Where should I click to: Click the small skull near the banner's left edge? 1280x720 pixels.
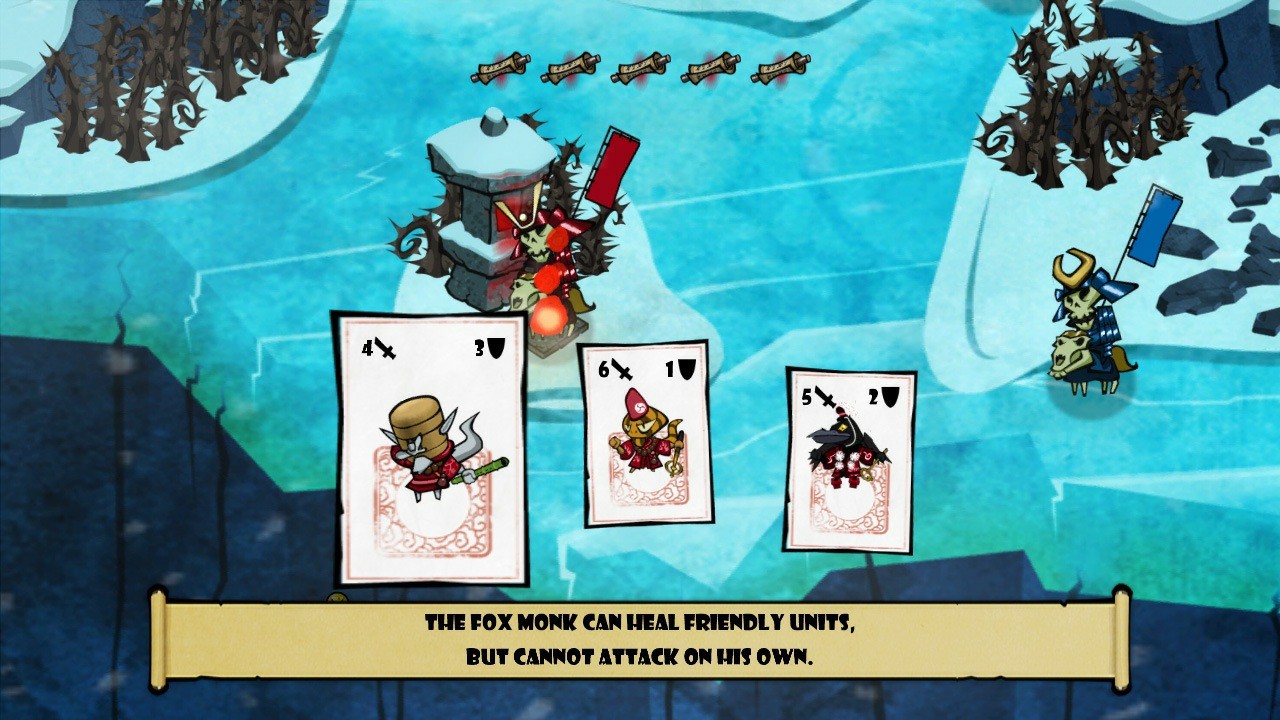(337, 599)
